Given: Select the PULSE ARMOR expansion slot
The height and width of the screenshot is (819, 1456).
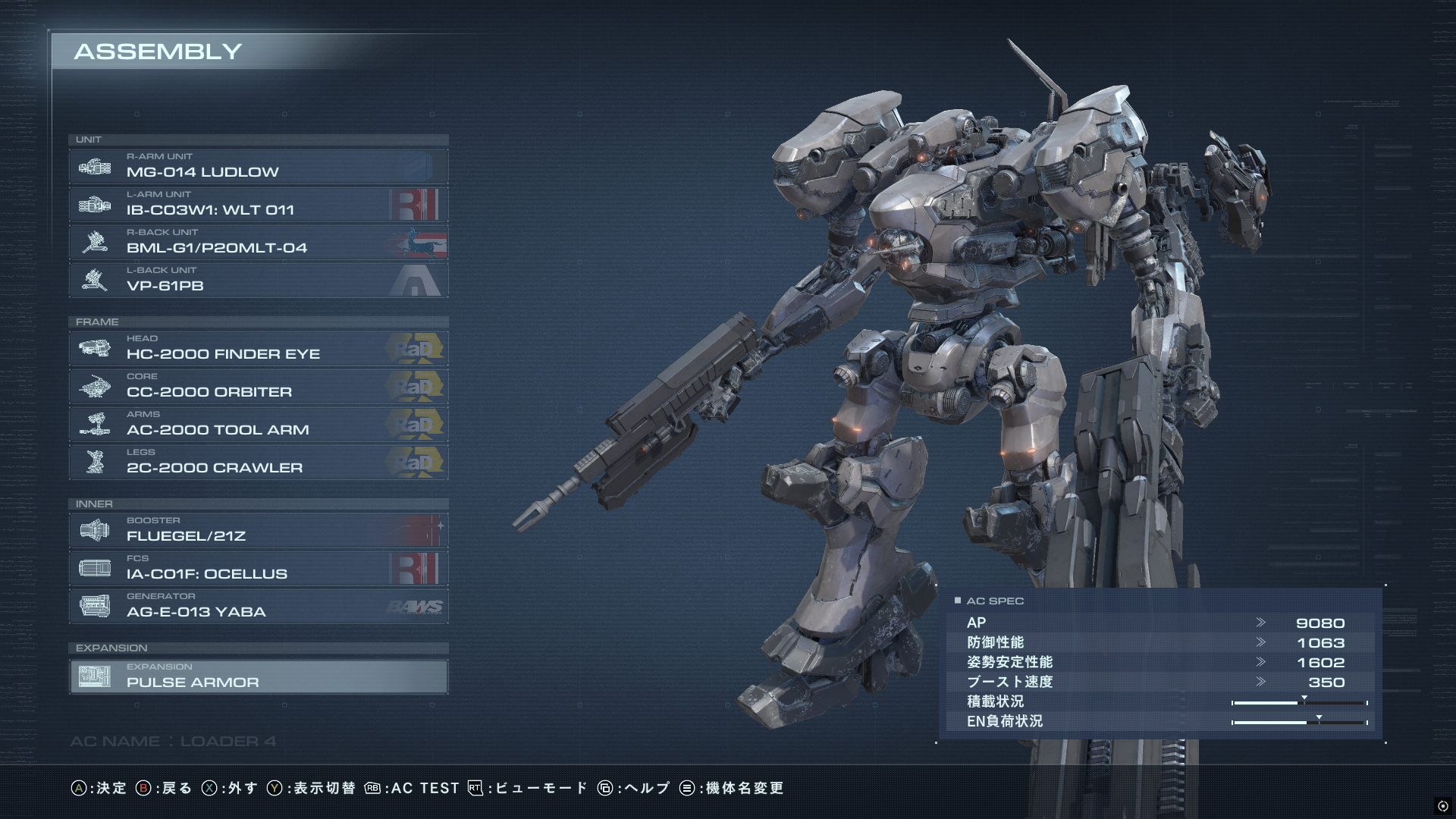Looking at the screenshot, I should point(258,676).
